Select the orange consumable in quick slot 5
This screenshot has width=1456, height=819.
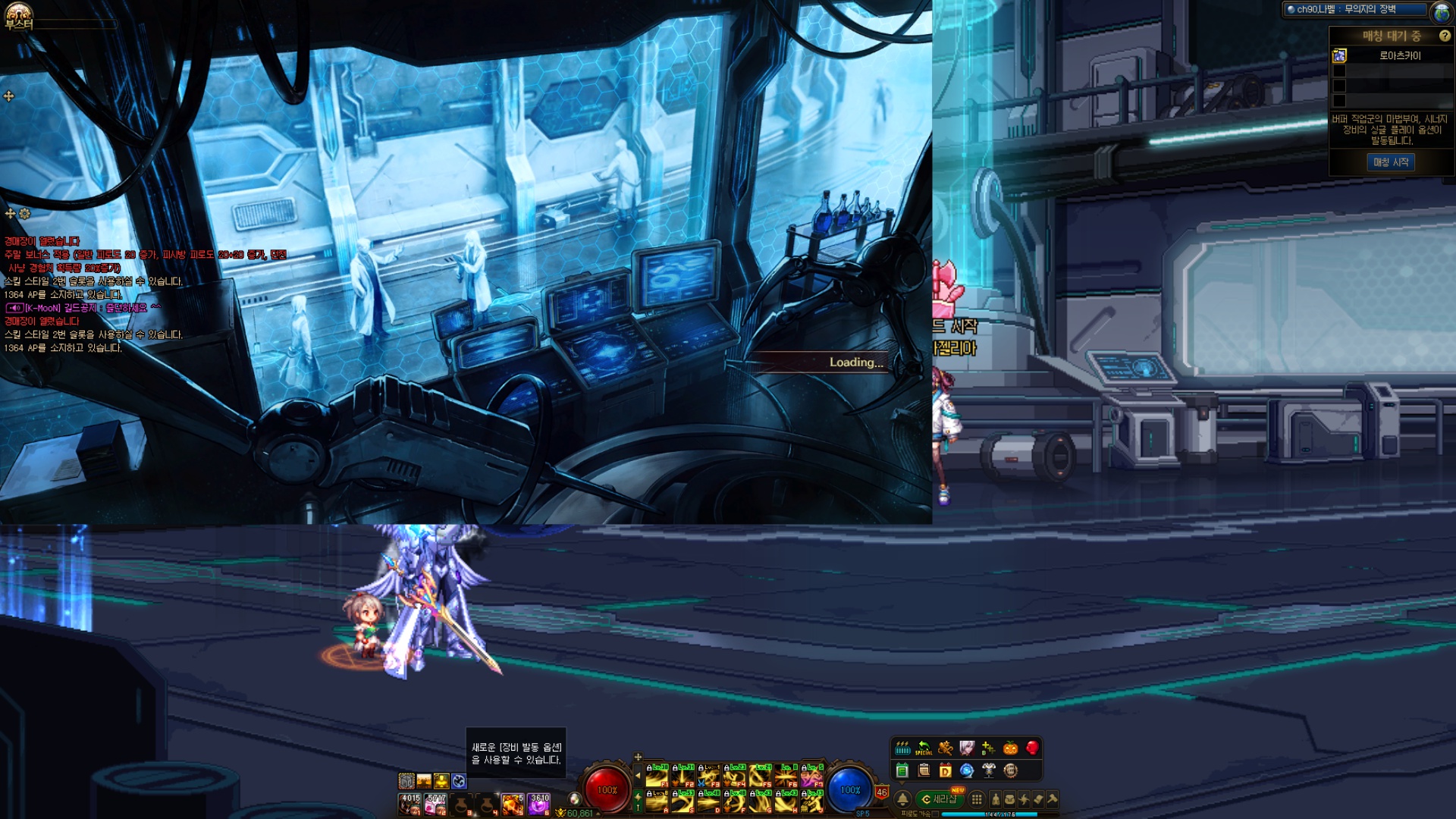point(513,804)
